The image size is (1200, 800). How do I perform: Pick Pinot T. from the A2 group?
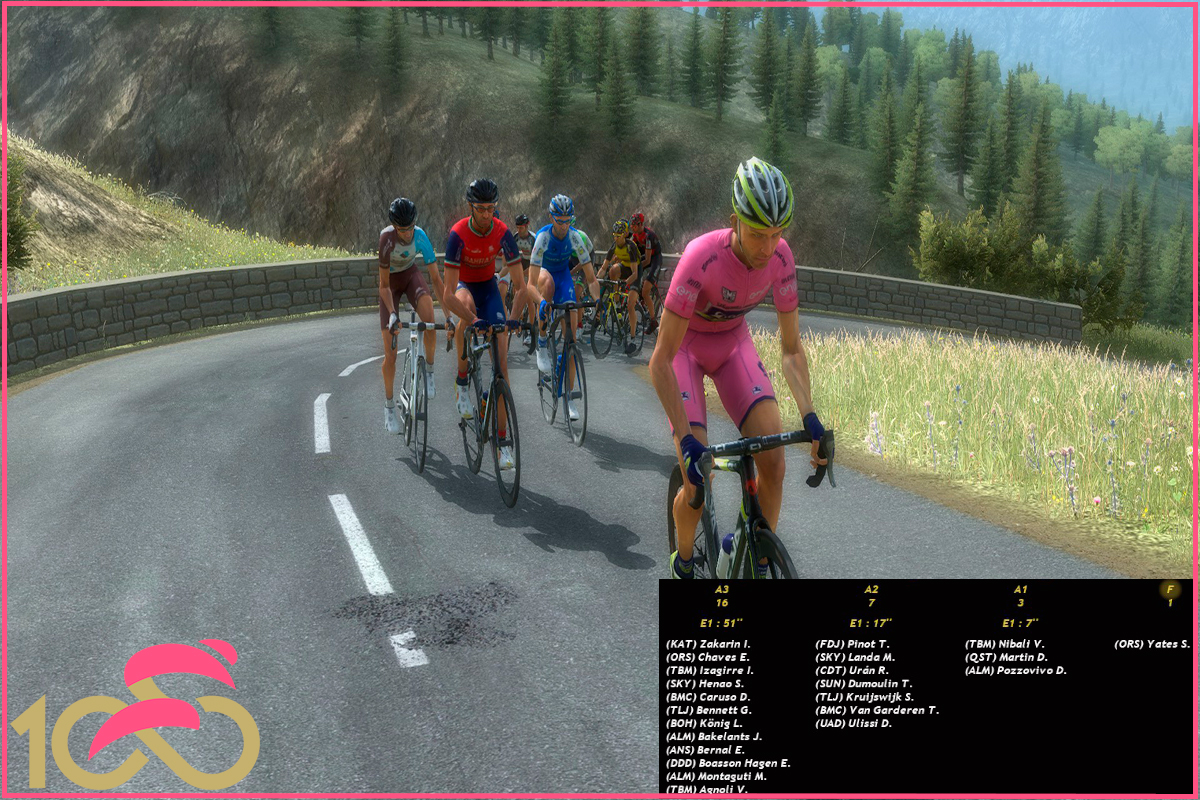pos(852,644)
